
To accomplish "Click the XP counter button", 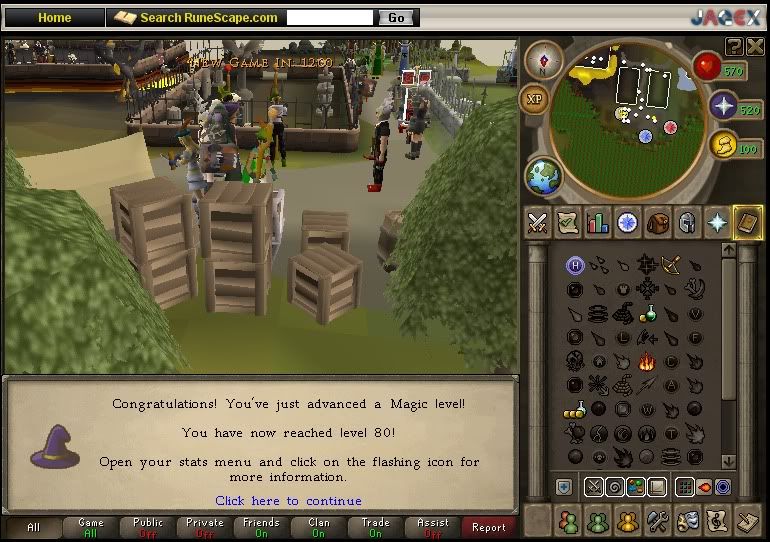I will pyautogui.click(x=534, y=99).
